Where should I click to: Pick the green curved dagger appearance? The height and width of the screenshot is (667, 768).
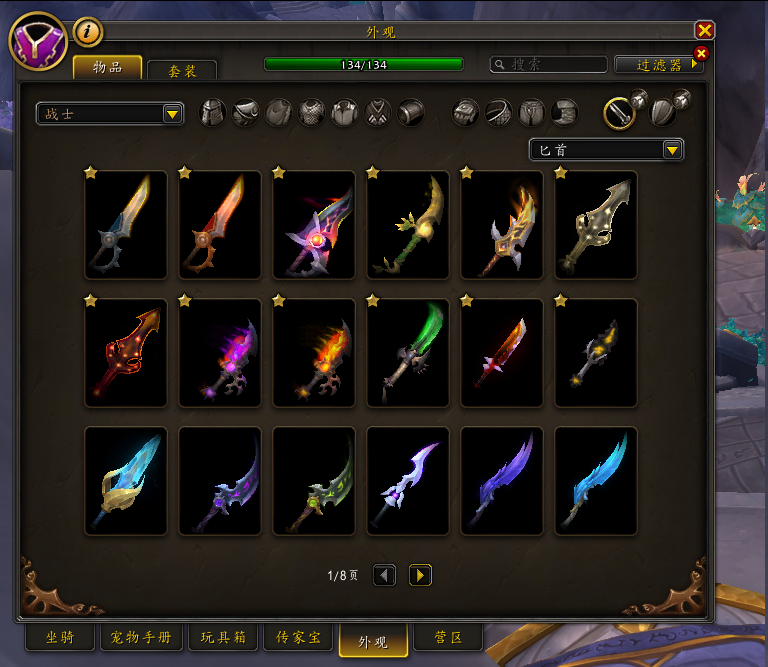[x=408, y=353]
